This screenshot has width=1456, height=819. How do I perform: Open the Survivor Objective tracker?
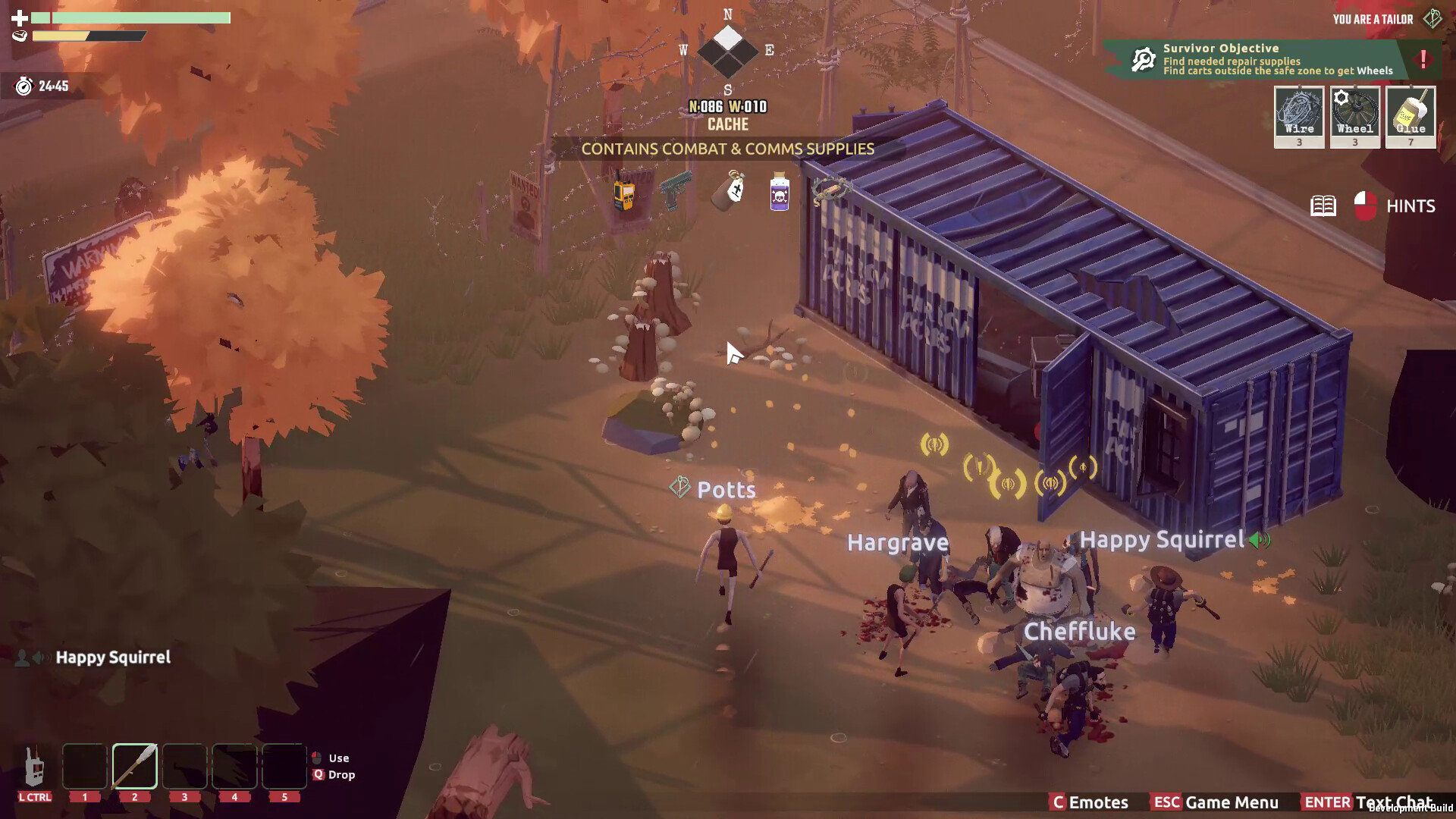pos(1259,59)
